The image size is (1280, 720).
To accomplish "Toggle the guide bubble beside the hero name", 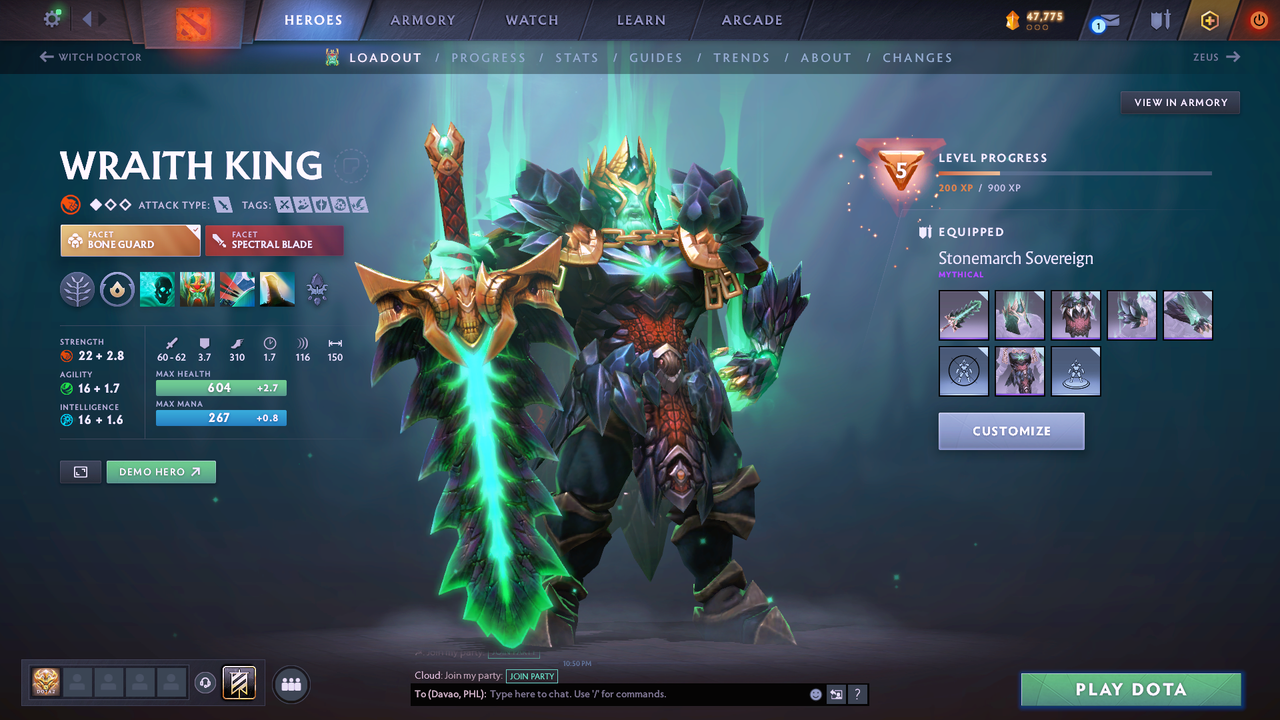I will [x=351, y=166].
